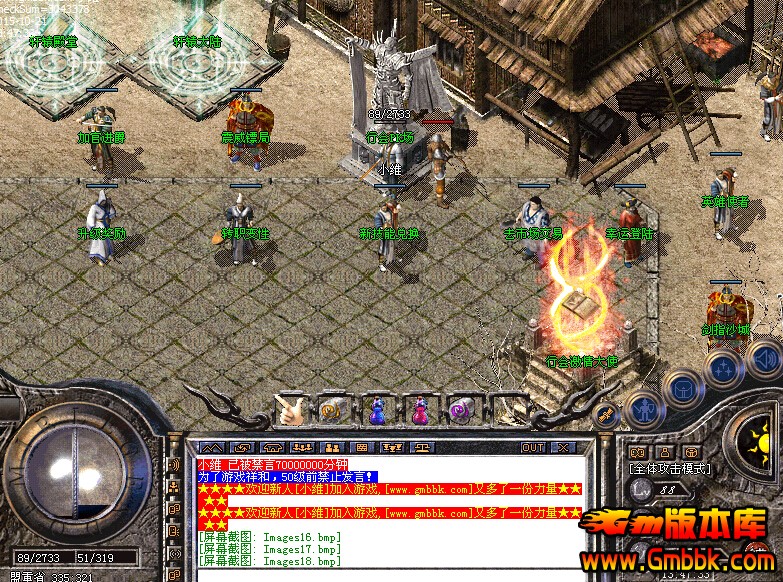The width and height of the screenshot is (783, 582).
Task: Click the mountain icon on chat toolbar
Action: 212,447
